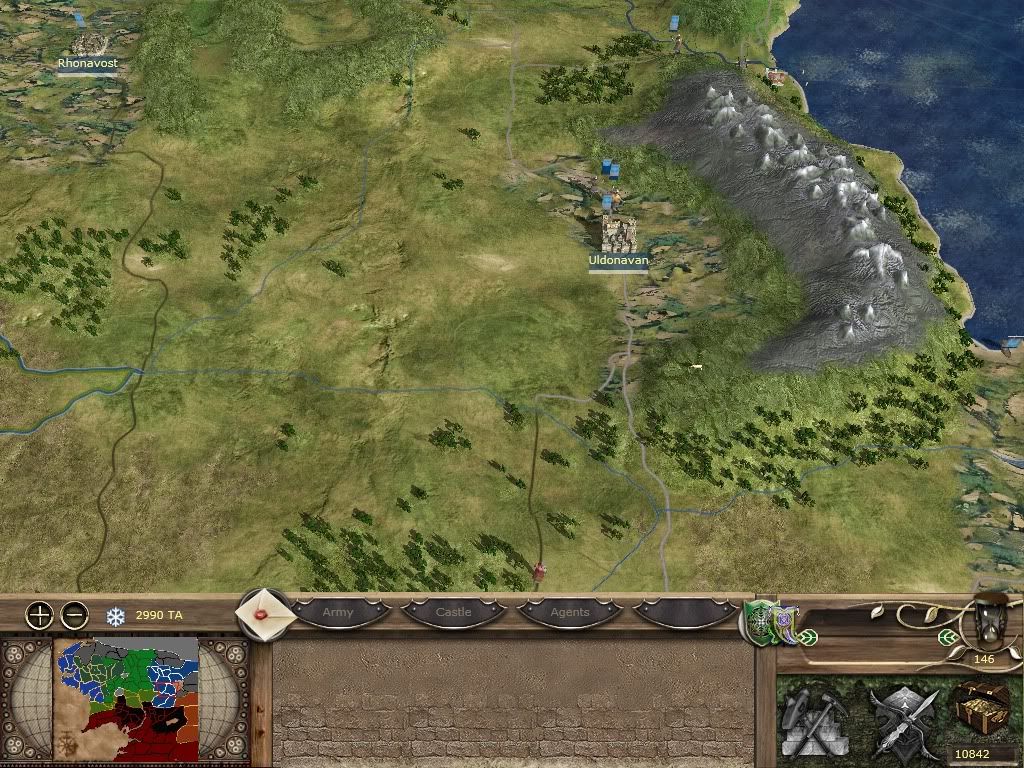Zoom out the minimap with the minus button
1024x768 pixels.
click(75, 615)
